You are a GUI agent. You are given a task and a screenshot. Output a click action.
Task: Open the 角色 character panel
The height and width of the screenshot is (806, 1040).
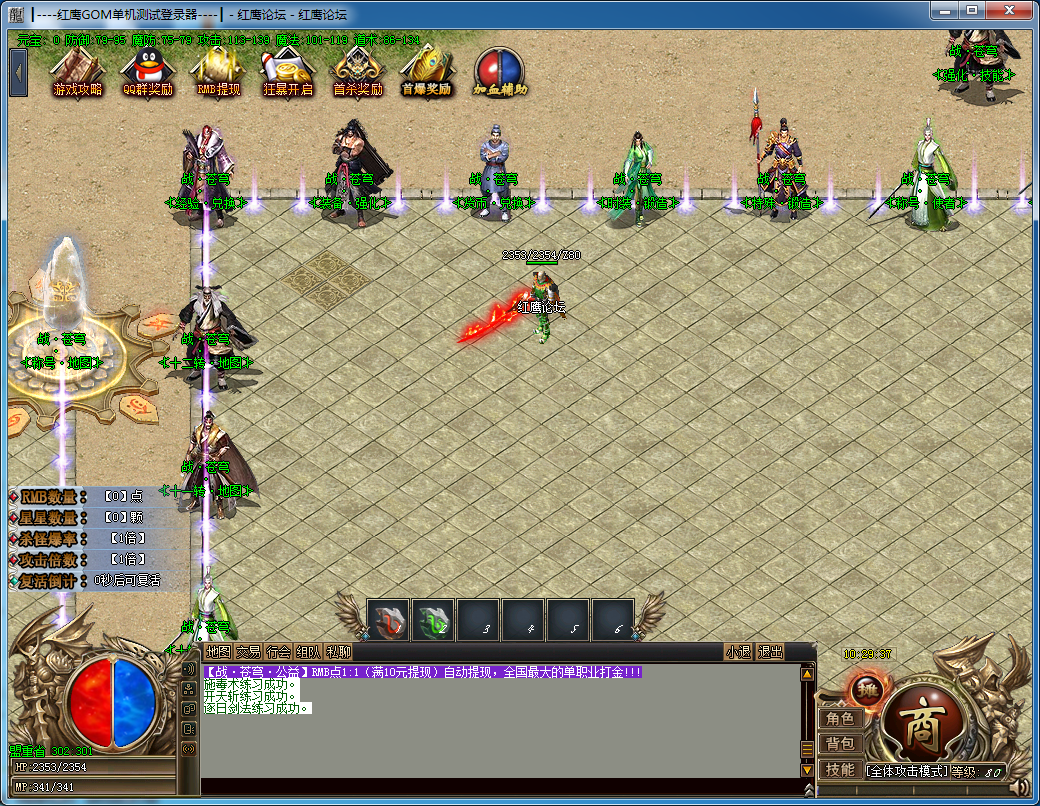(840, 719)
